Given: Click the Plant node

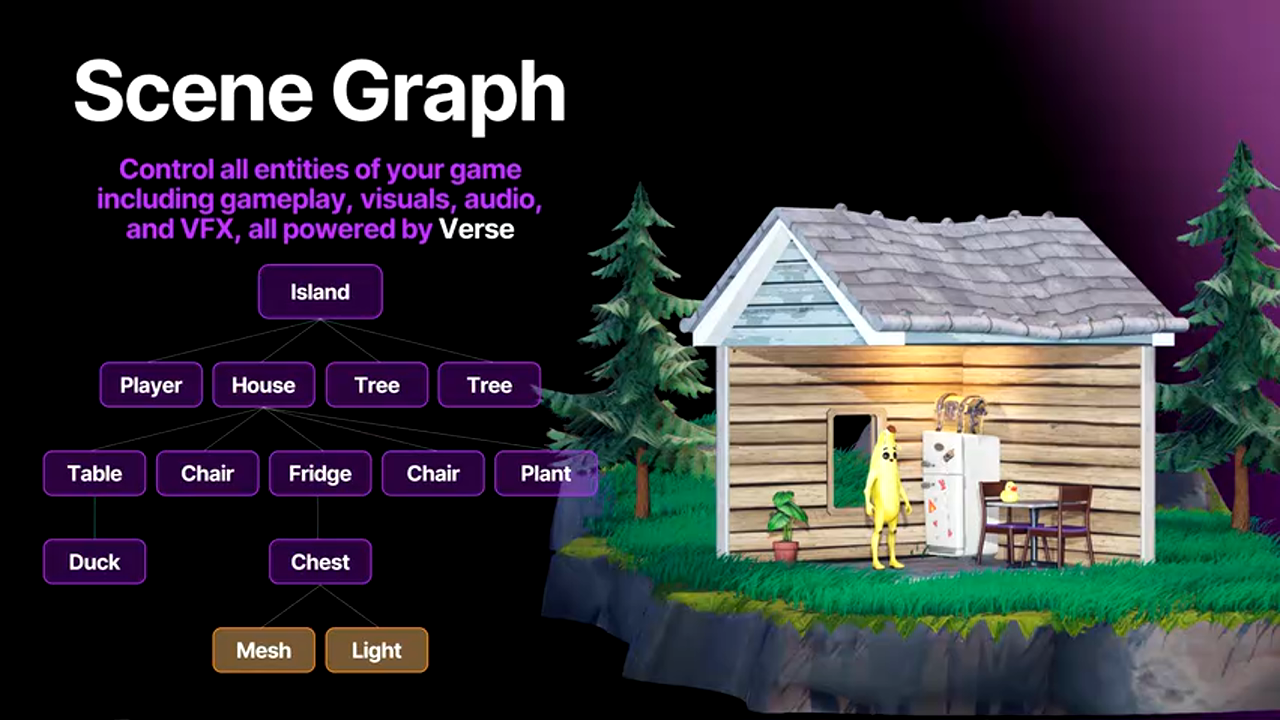Looking at the screenshot, I should tap(545, 473).
